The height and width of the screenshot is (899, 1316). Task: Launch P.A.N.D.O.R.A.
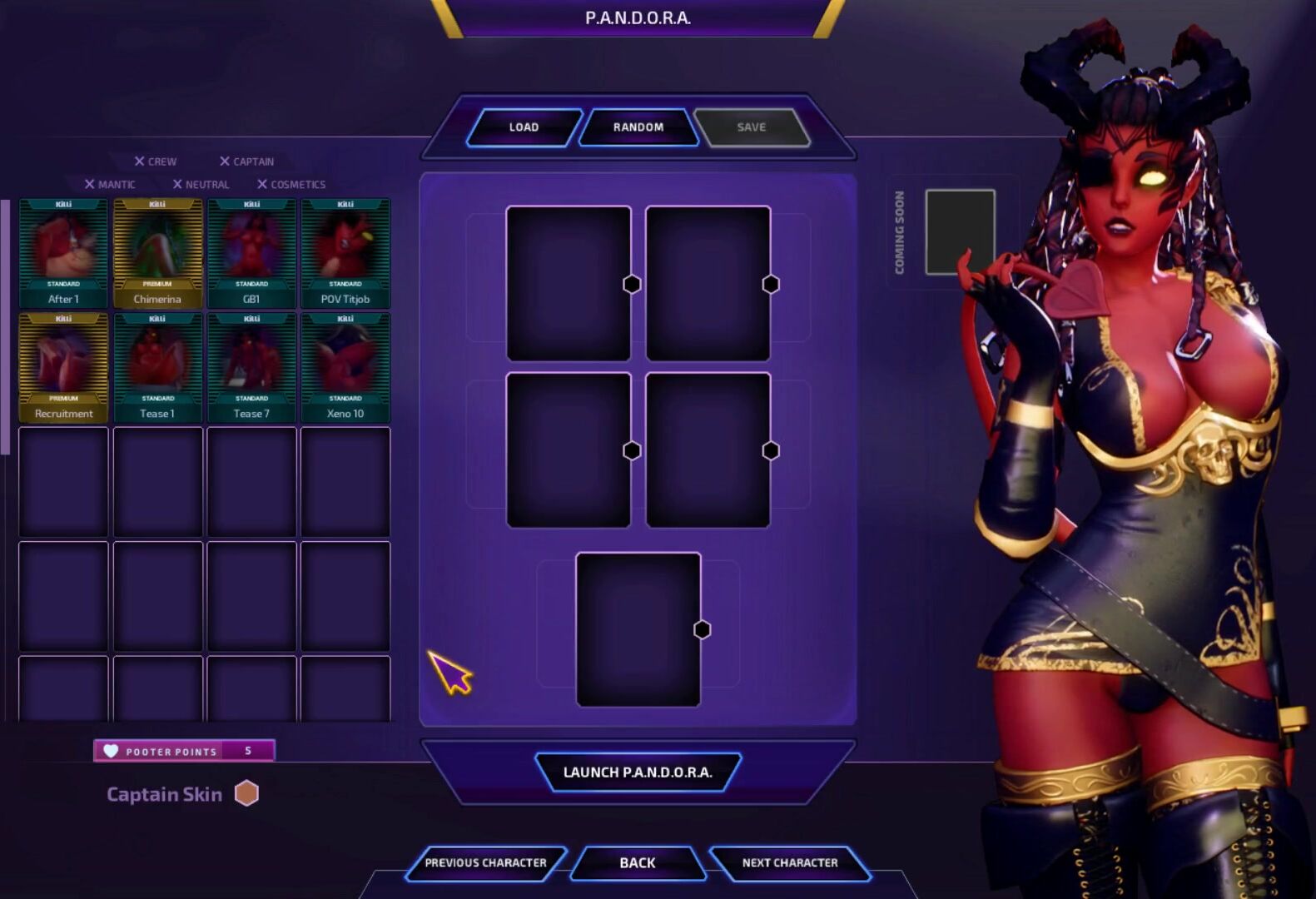click(638, 772)
